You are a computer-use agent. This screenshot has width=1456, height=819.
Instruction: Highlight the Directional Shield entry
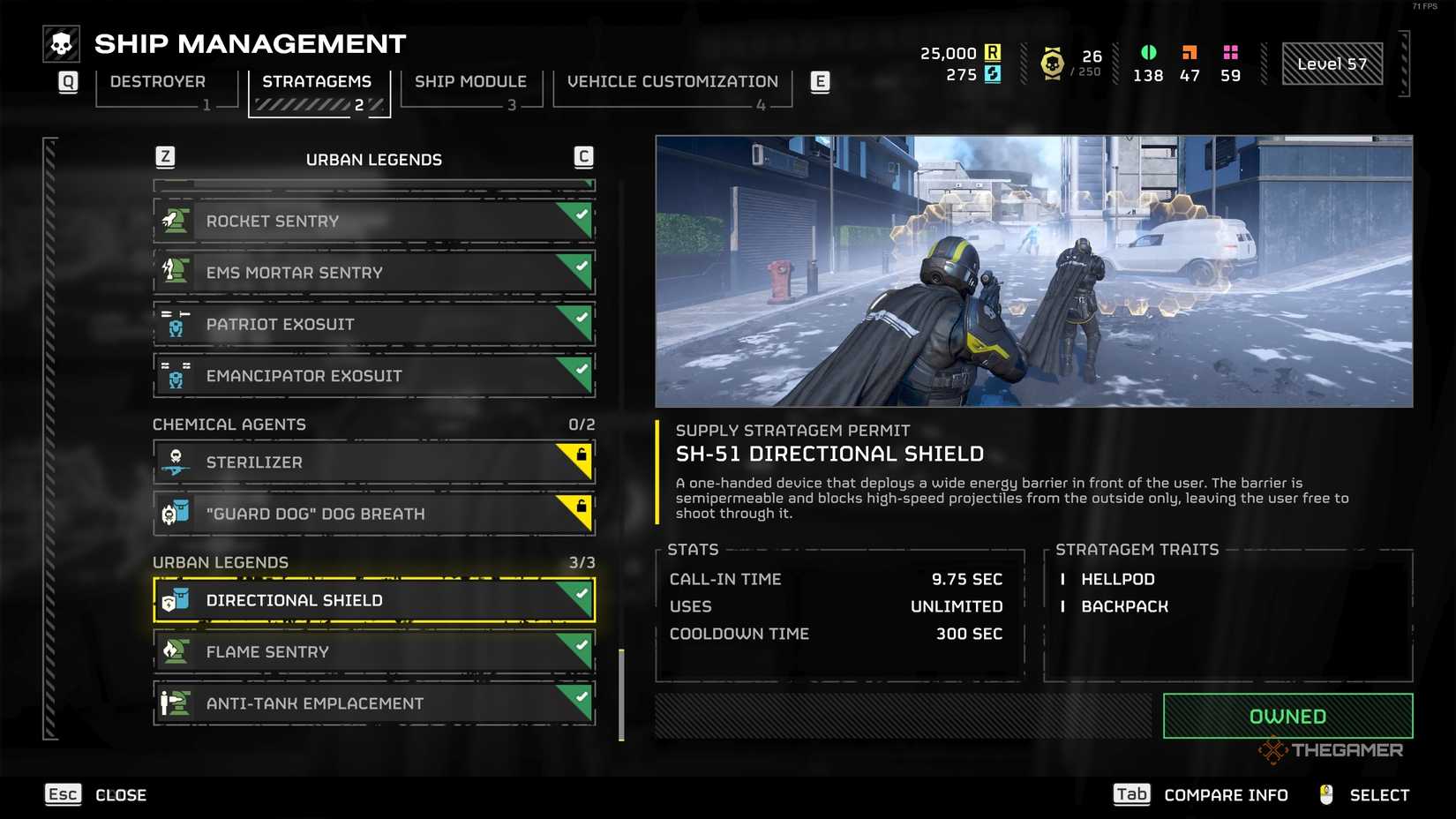(x=373, y=600)
